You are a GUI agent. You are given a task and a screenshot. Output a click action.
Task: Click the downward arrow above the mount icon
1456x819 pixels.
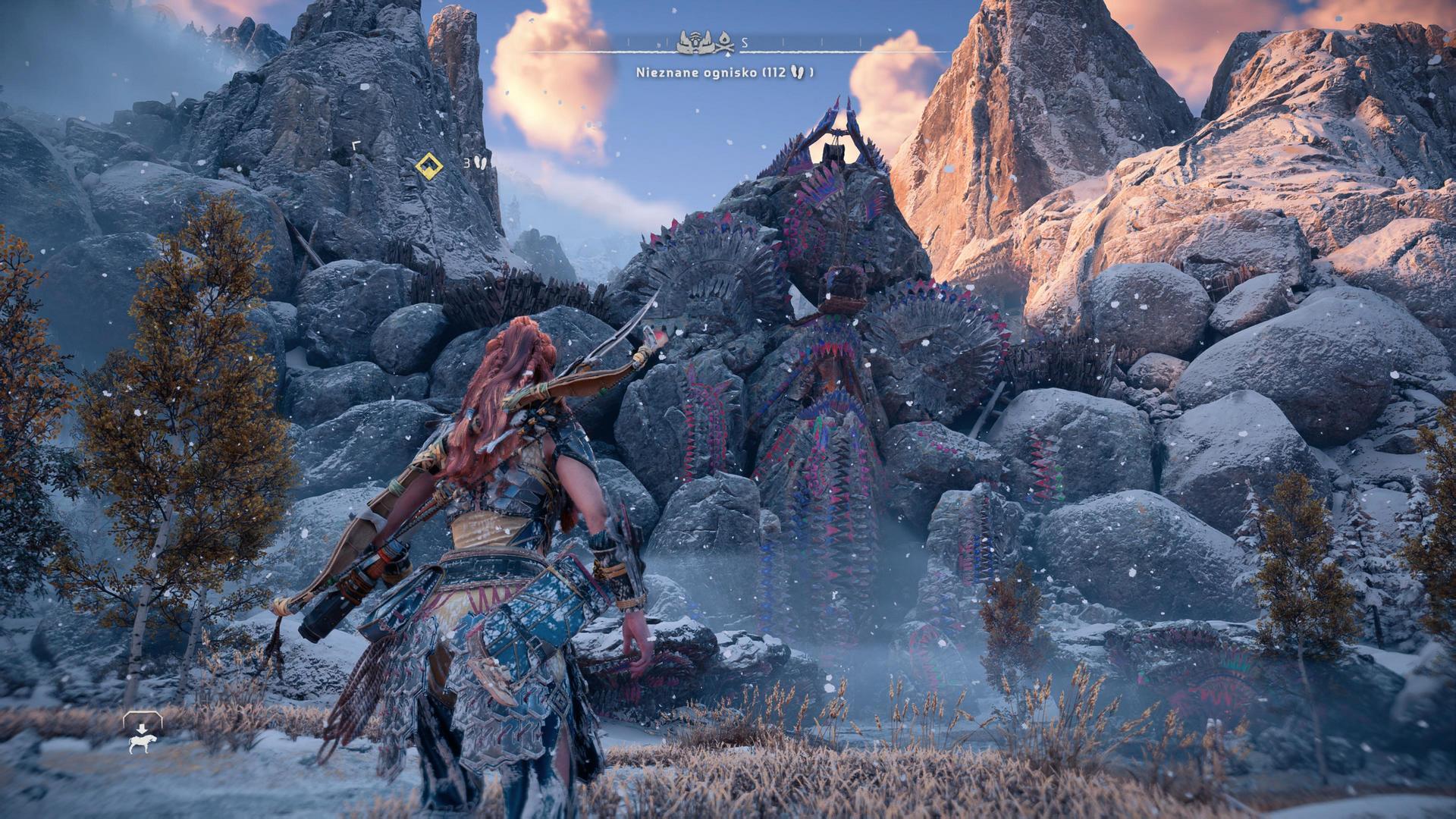pos(142,728)
